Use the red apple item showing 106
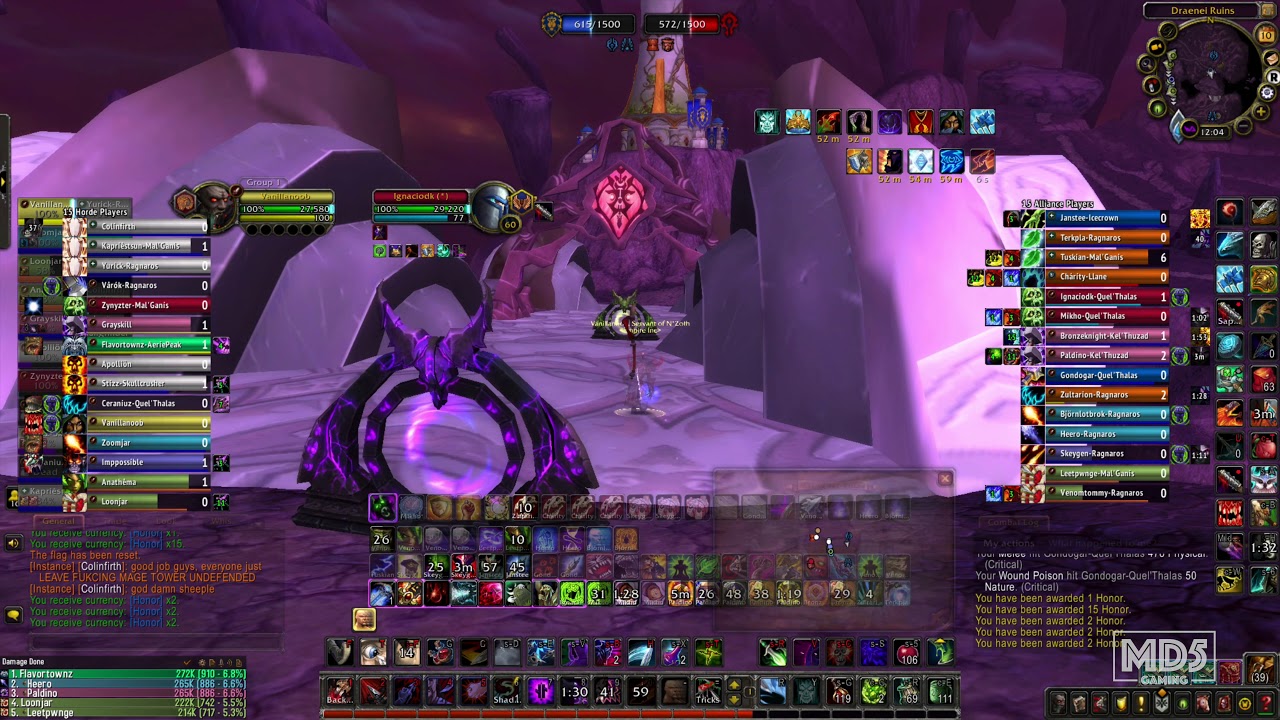The width and height of the screenshot is (1280, 720). [906, 653]
